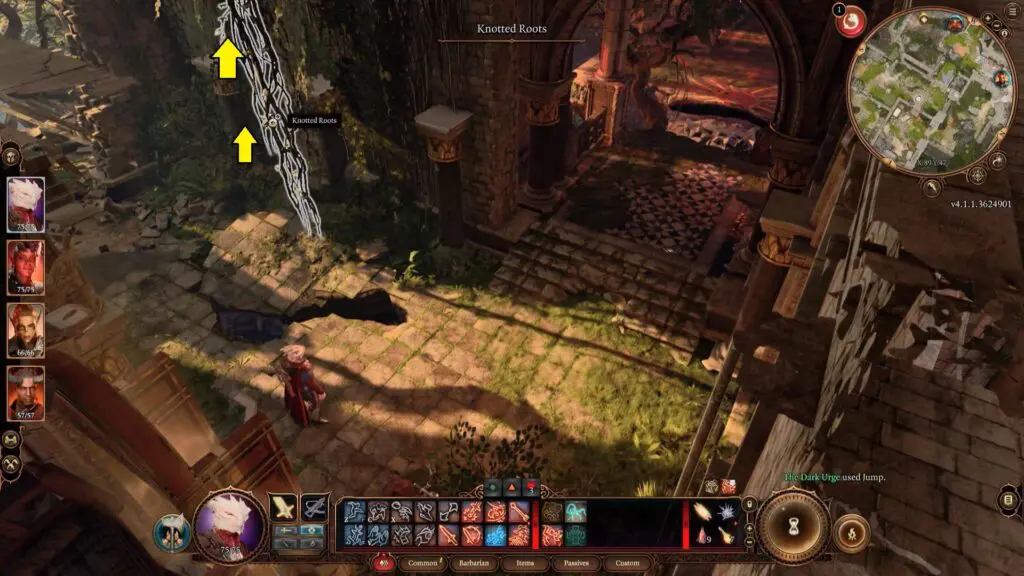Viewport: 1024px width, 576px height.
Task: Open the red filter tab left of Common
Action: tap(384, 563)
